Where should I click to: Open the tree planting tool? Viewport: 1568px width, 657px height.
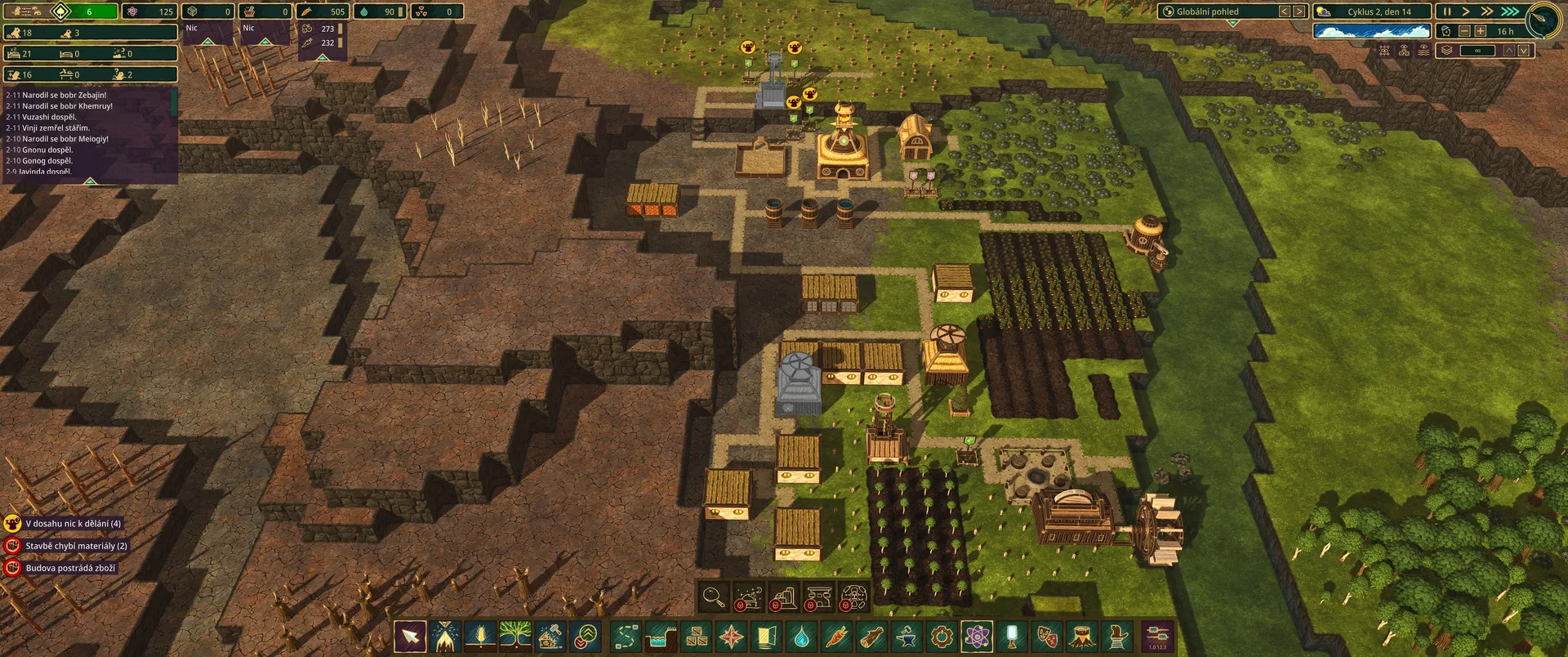pyautogui.click(x=515, y=636)
